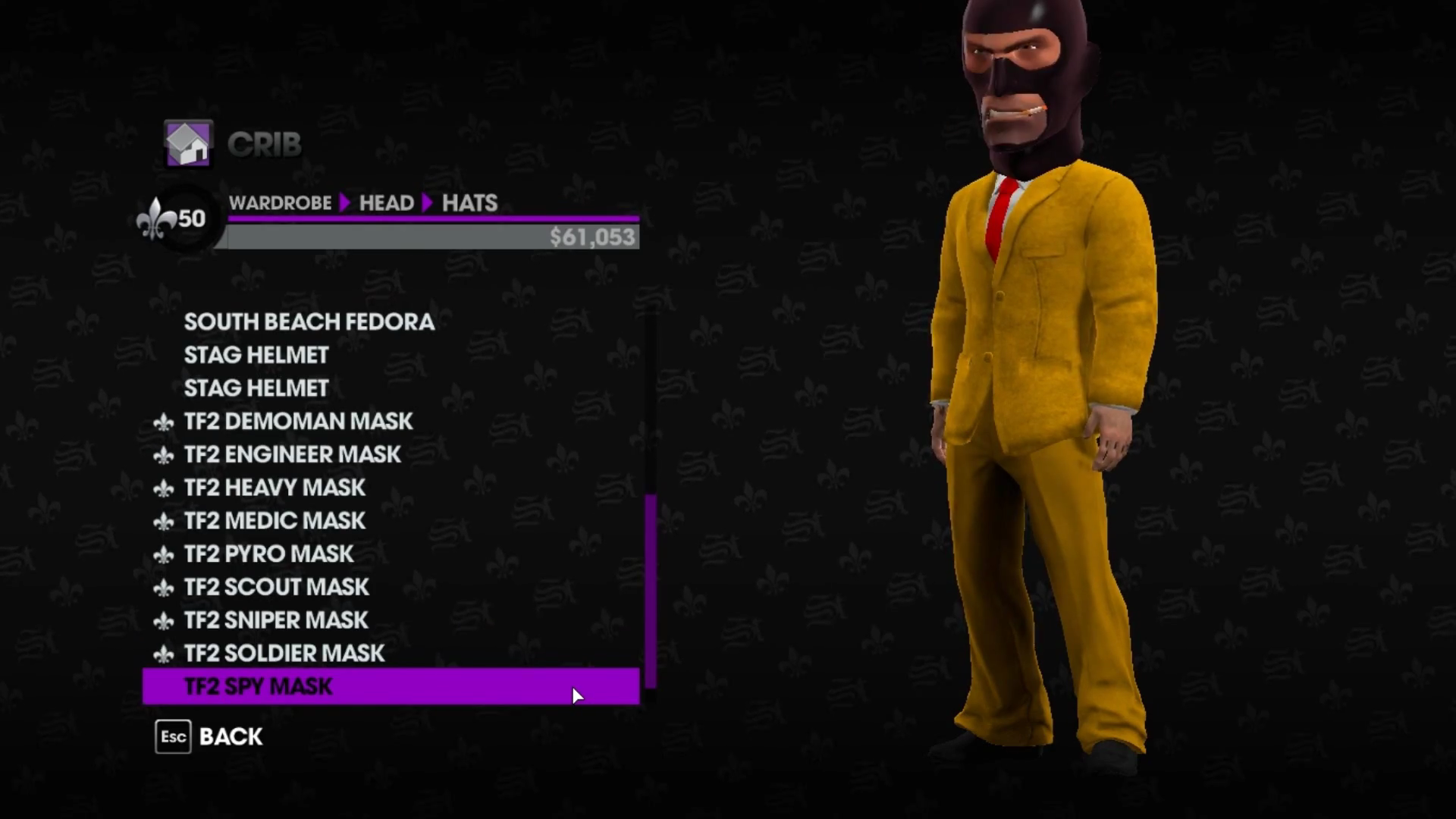
Task: Pick the TF2 Sniper Mask
Action: [276, 620]
